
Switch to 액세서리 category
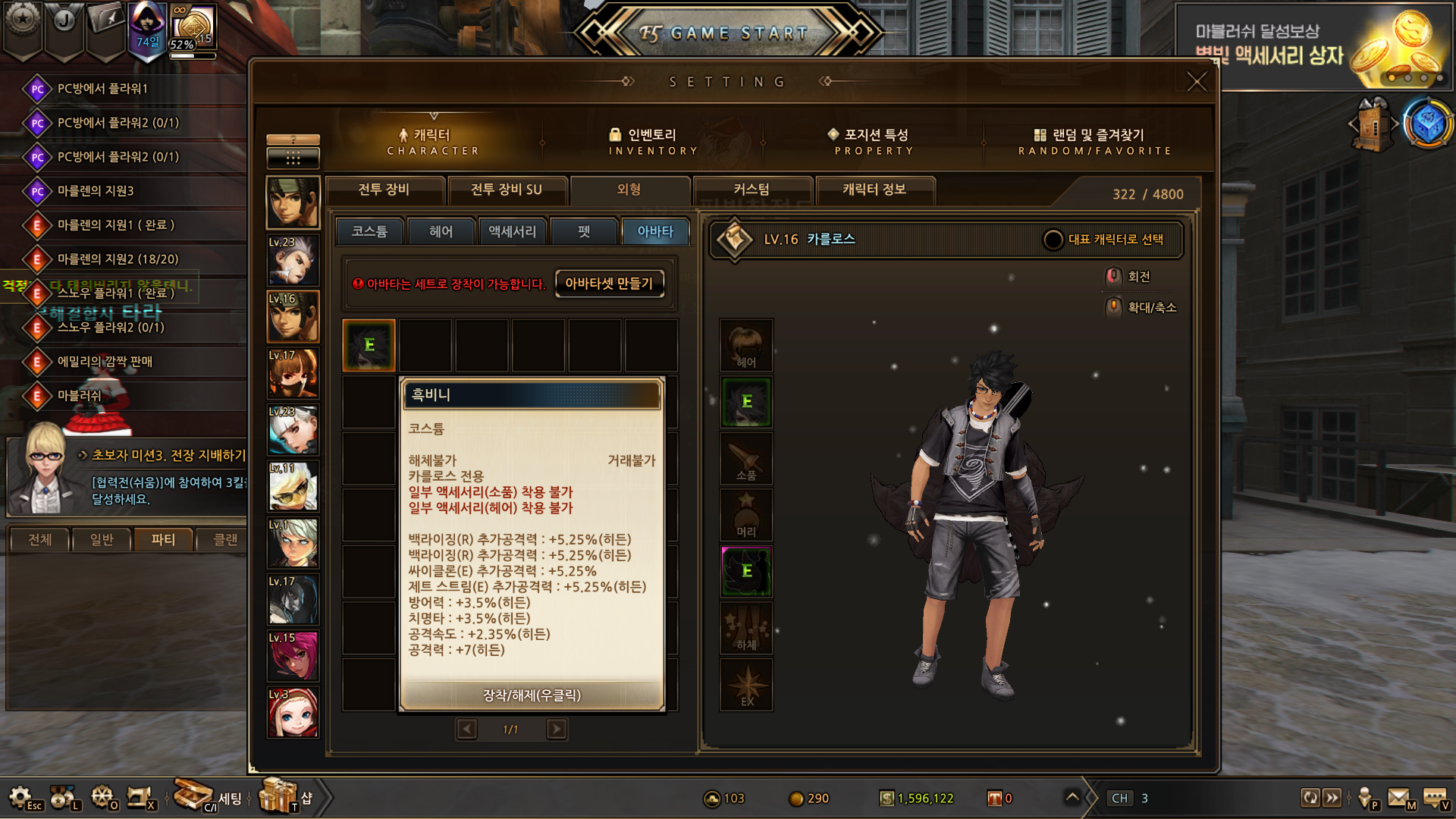[512, 231]
